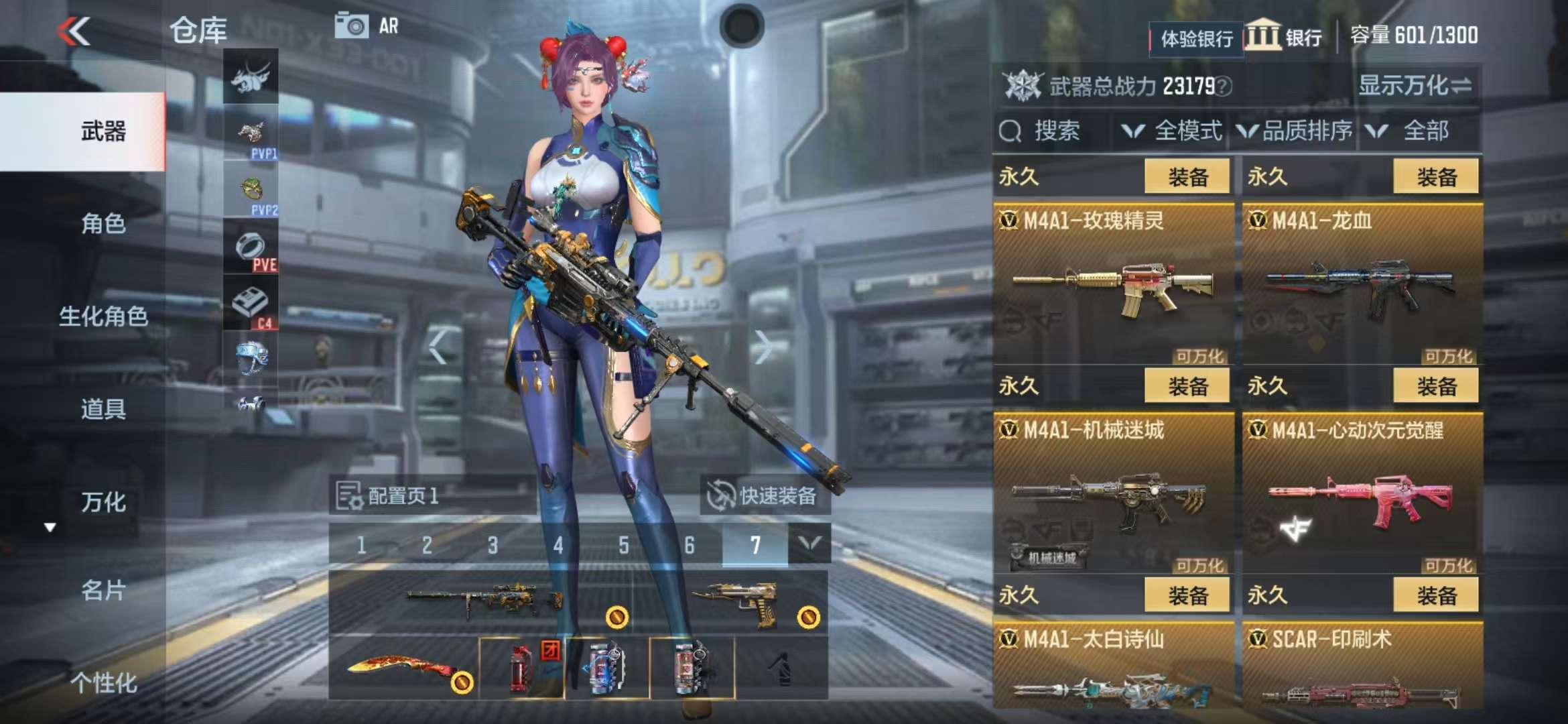Select the 道具 category
The height and width of the screenshot is (724, 1568).
click(x=103, y=408)
